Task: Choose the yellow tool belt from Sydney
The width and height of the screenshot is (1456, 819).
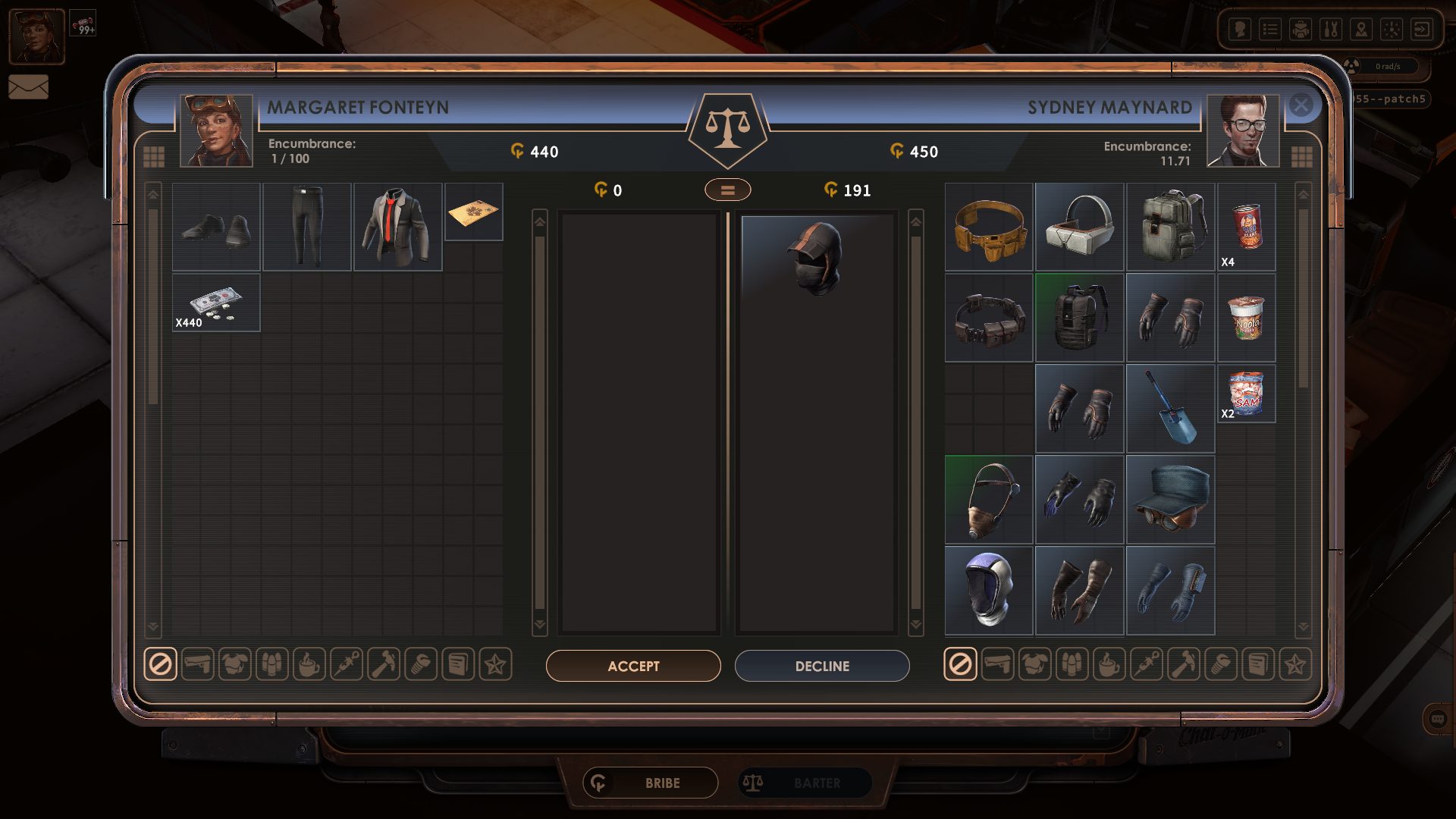Action: [989, 227]
